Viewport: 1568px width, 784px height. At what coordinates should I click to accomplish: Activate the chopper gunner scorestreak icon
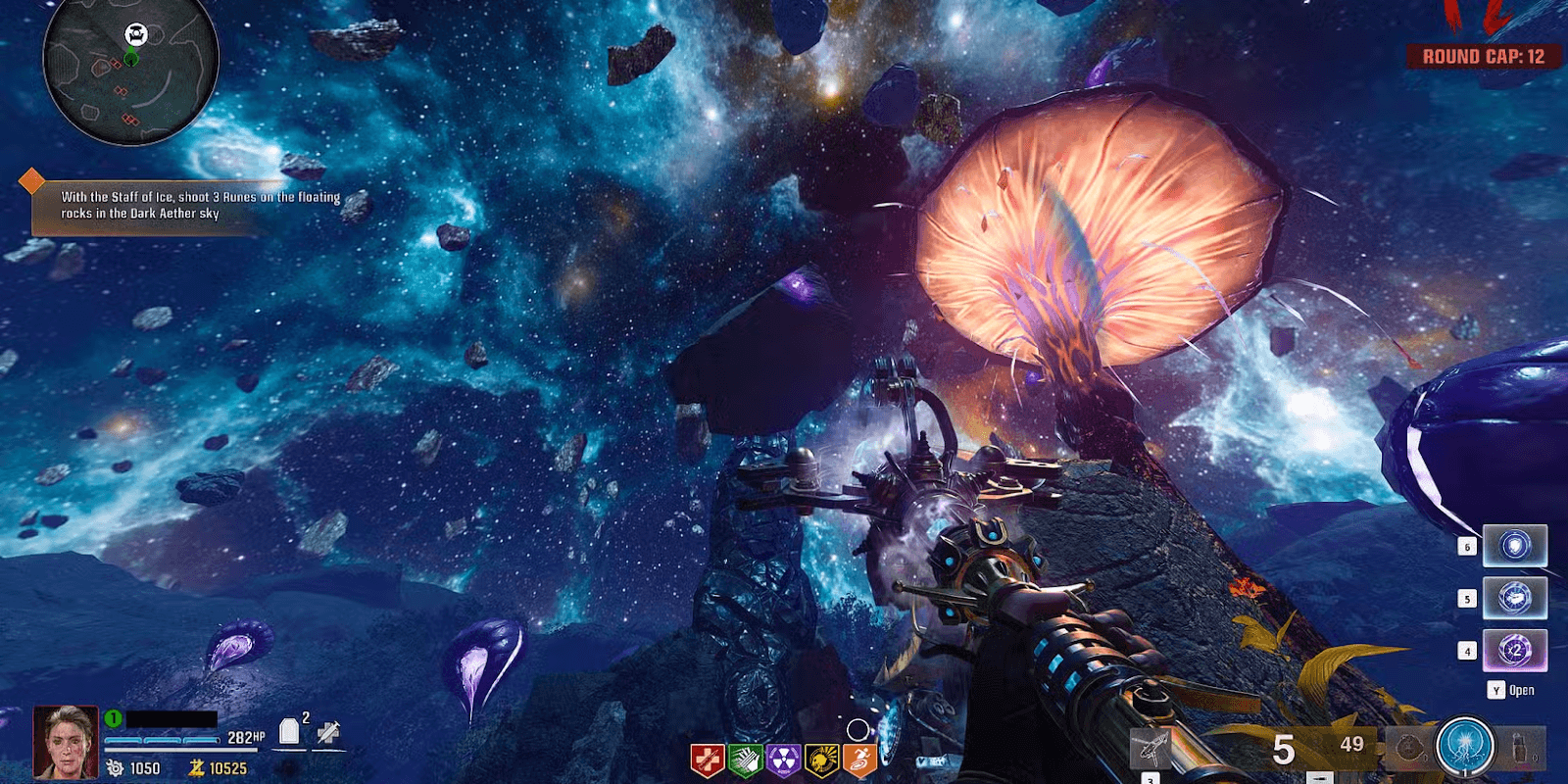pyautogui.click(x=1151, y=750)
